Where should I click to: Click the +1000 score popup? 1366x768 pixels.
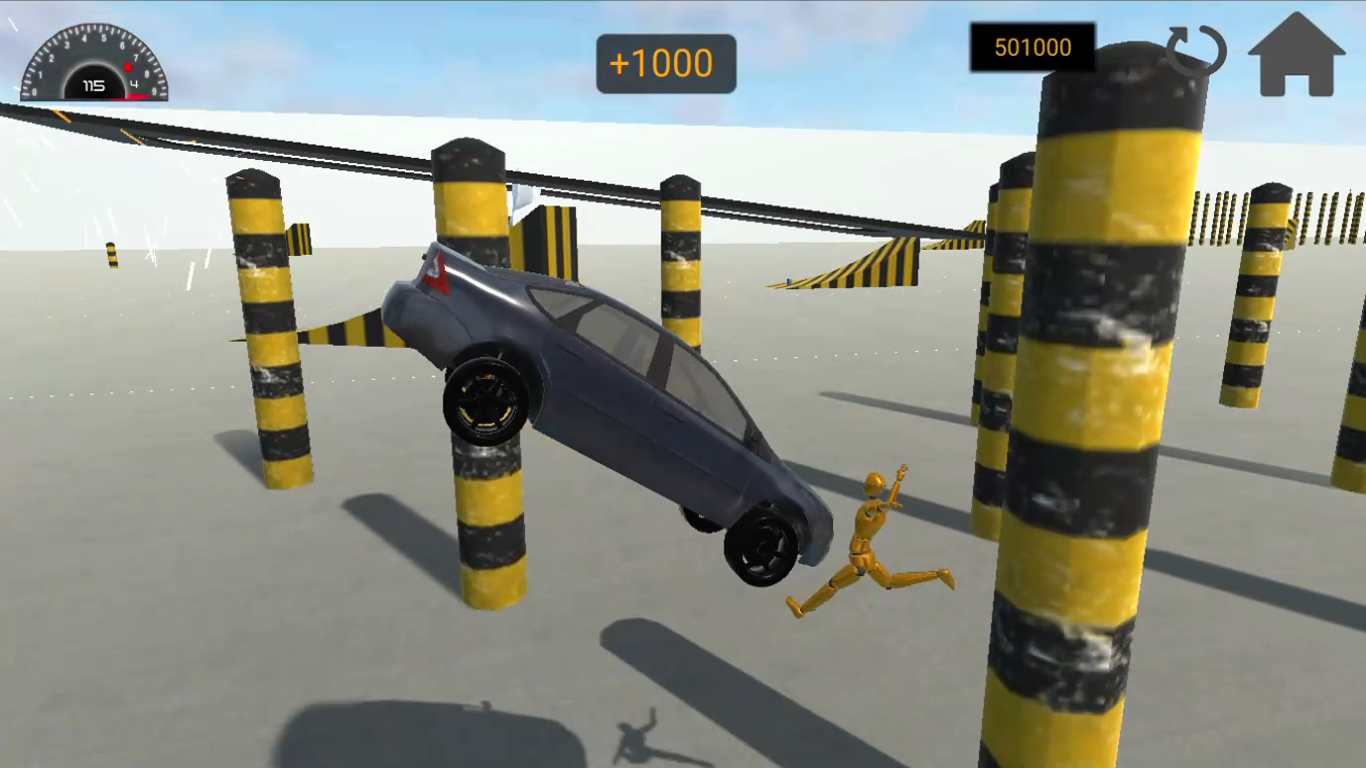point(665,62)
